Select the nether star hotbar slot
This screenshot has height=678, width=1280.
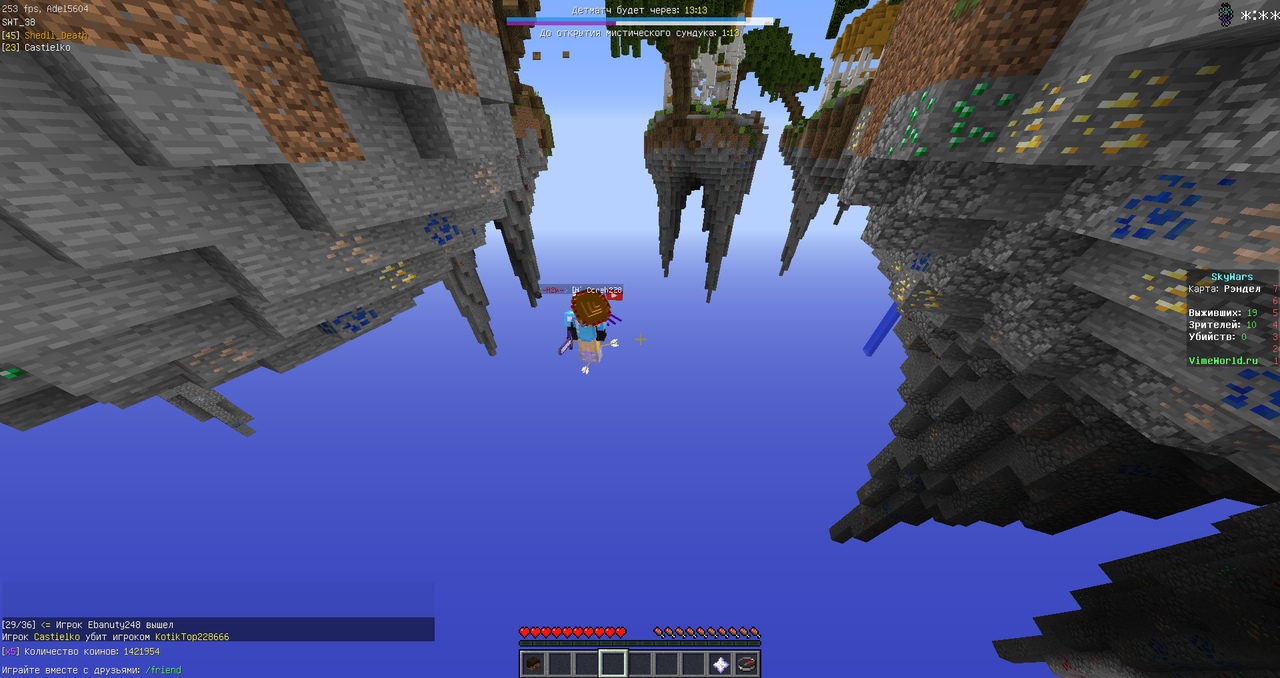pyautogui.click(x=720, y=663)
